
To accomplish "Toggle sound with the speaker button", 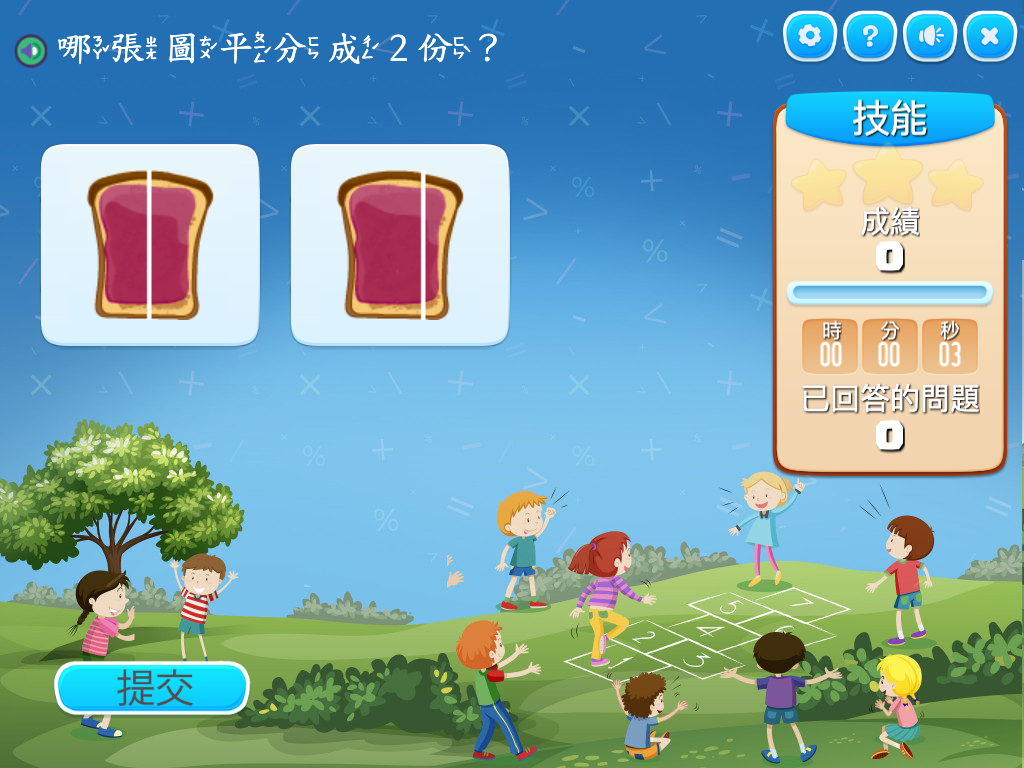I will [x=930, y=37].
